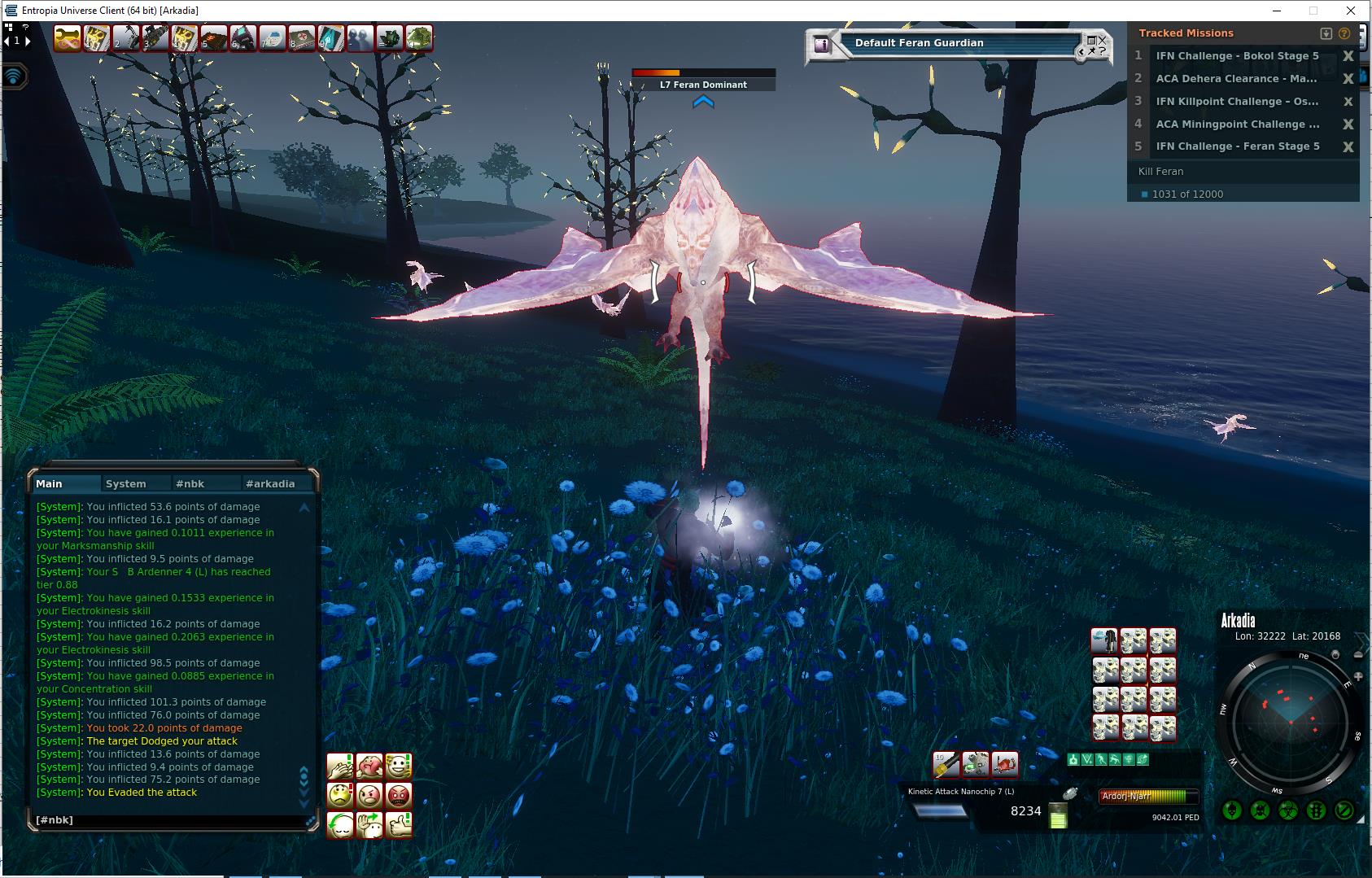Open the #arkadia chat channel tab

(x=269, y=483)
